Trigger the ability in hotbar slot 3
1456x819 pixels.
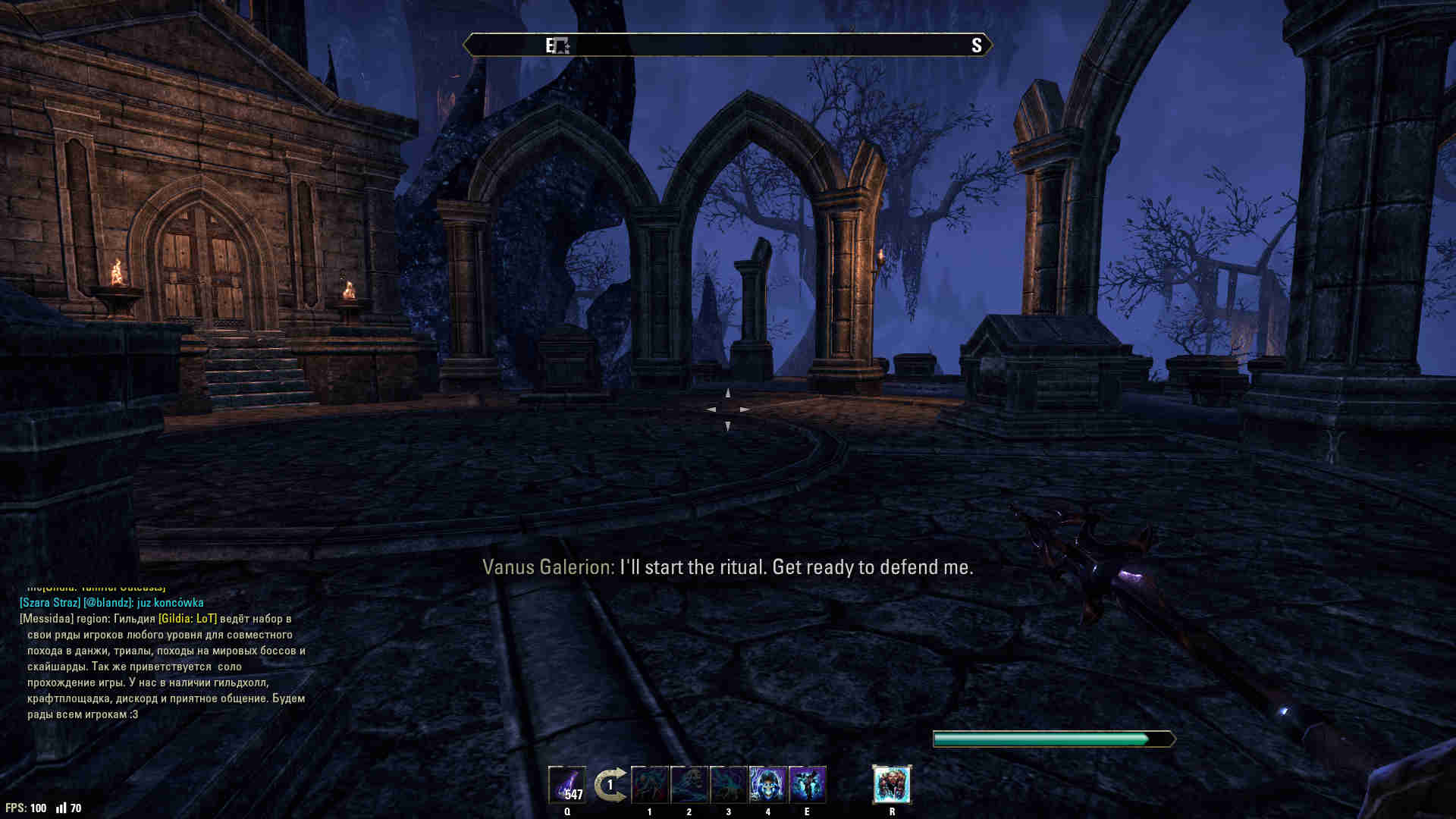729,784
